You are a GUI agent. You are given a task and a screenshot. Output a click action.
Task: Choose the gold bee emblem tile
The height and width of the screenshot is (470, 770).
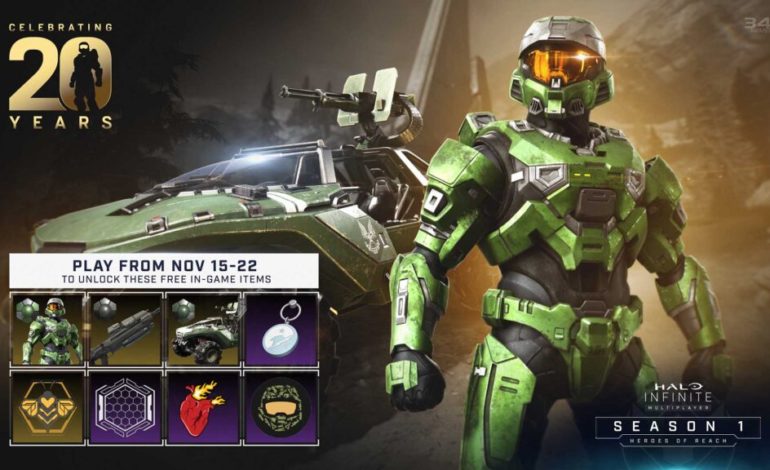(48, 407)
